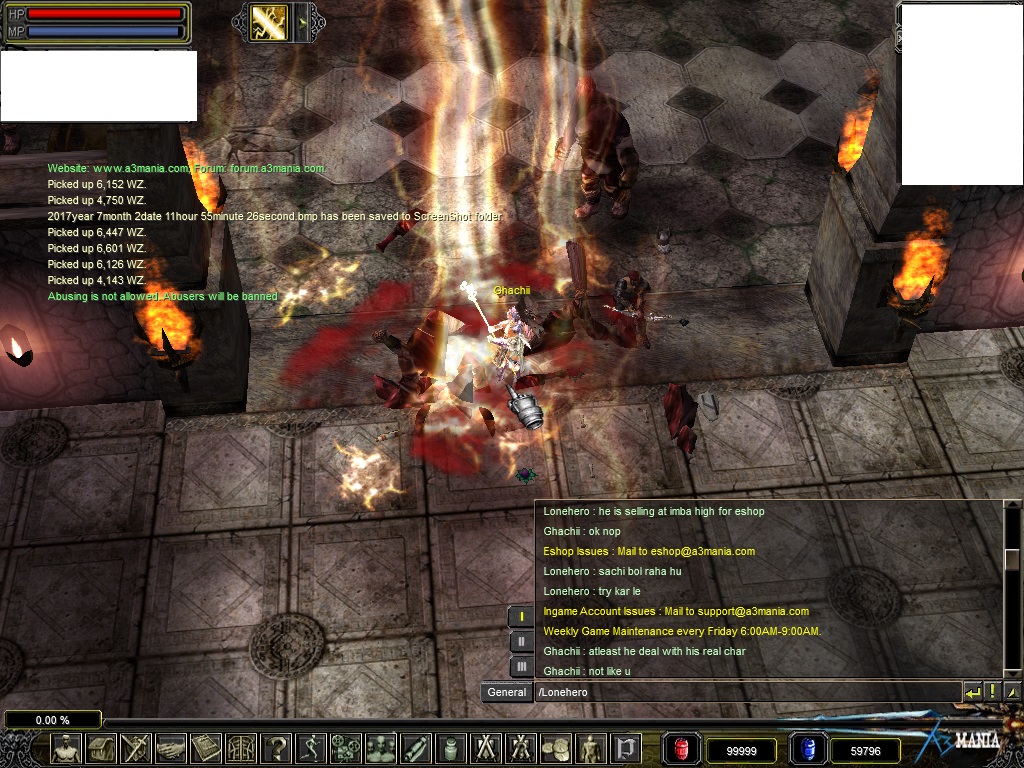
Task: Open the handshake trade icon
Action: 170,748
